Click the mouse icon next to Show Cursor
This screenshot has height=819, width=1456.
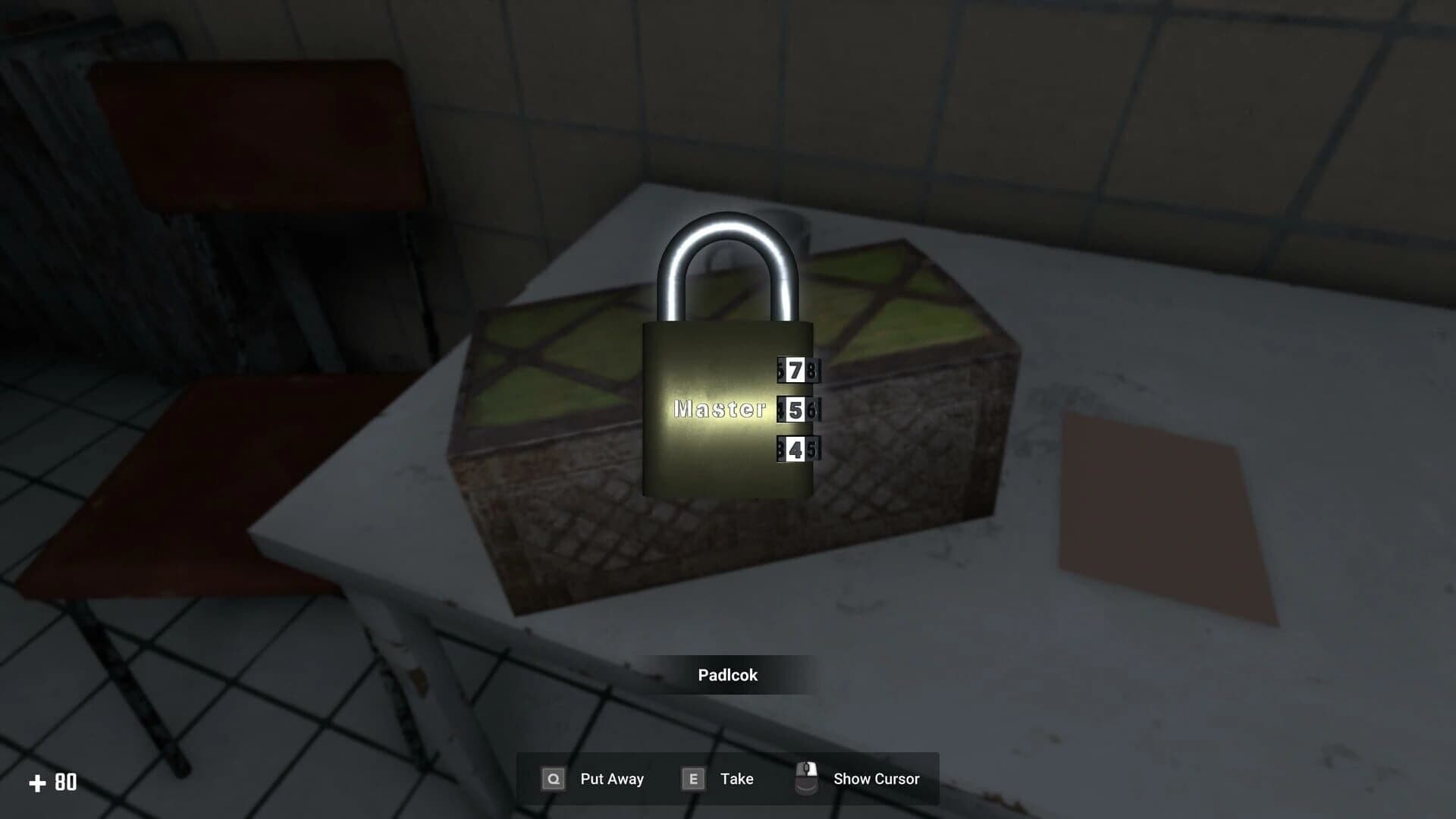pos(807,777)
